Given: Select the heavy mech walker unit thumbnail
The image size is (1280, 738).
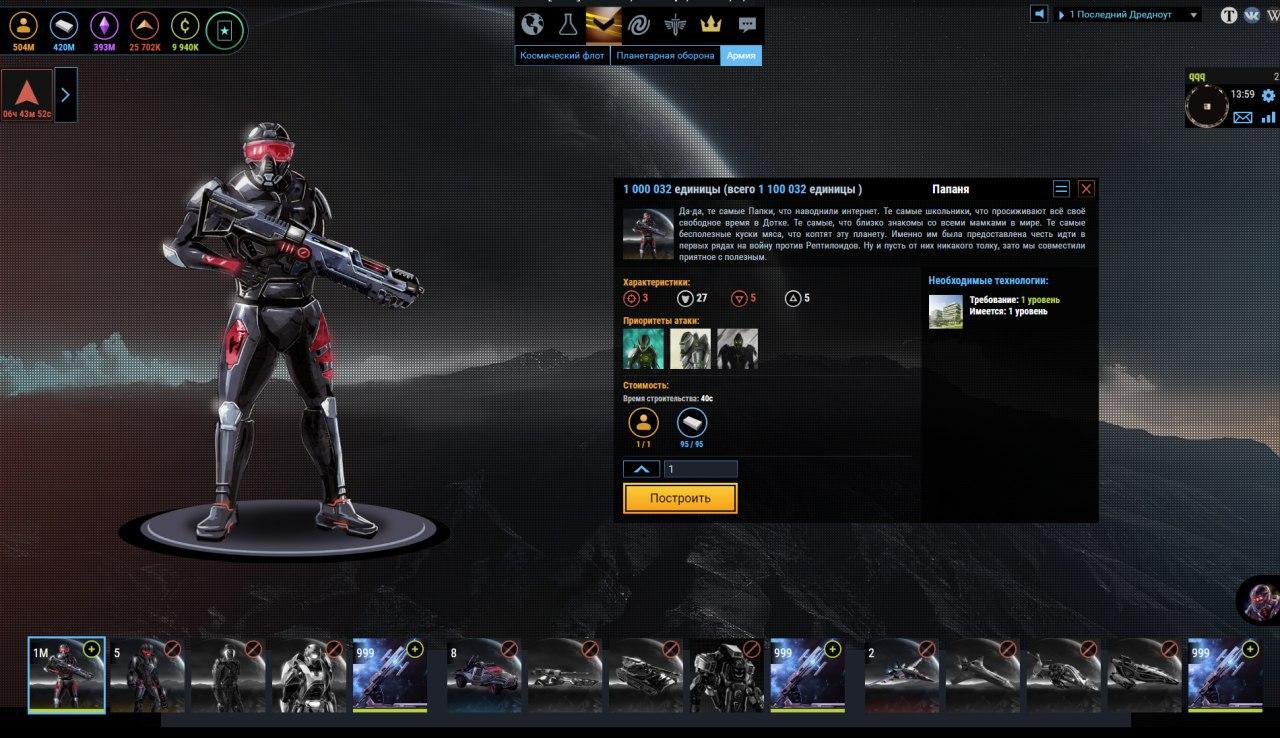Looking at the screenshot, I should coord(725,675).
